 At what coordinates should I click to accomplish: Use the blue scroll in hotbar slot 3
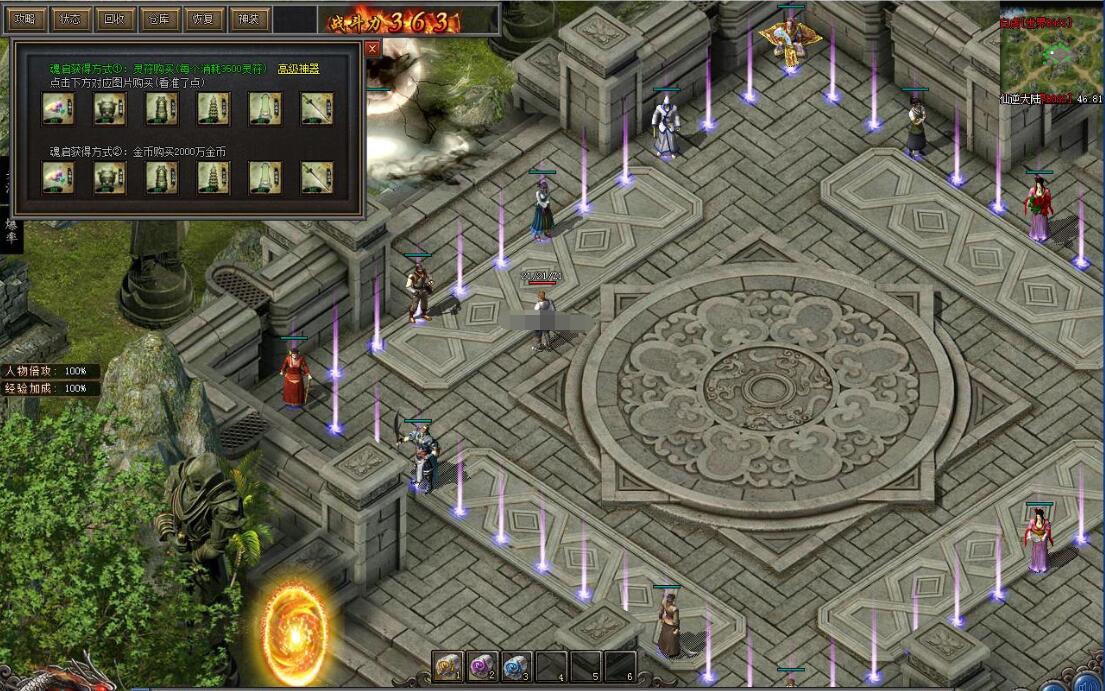(516, 666)
